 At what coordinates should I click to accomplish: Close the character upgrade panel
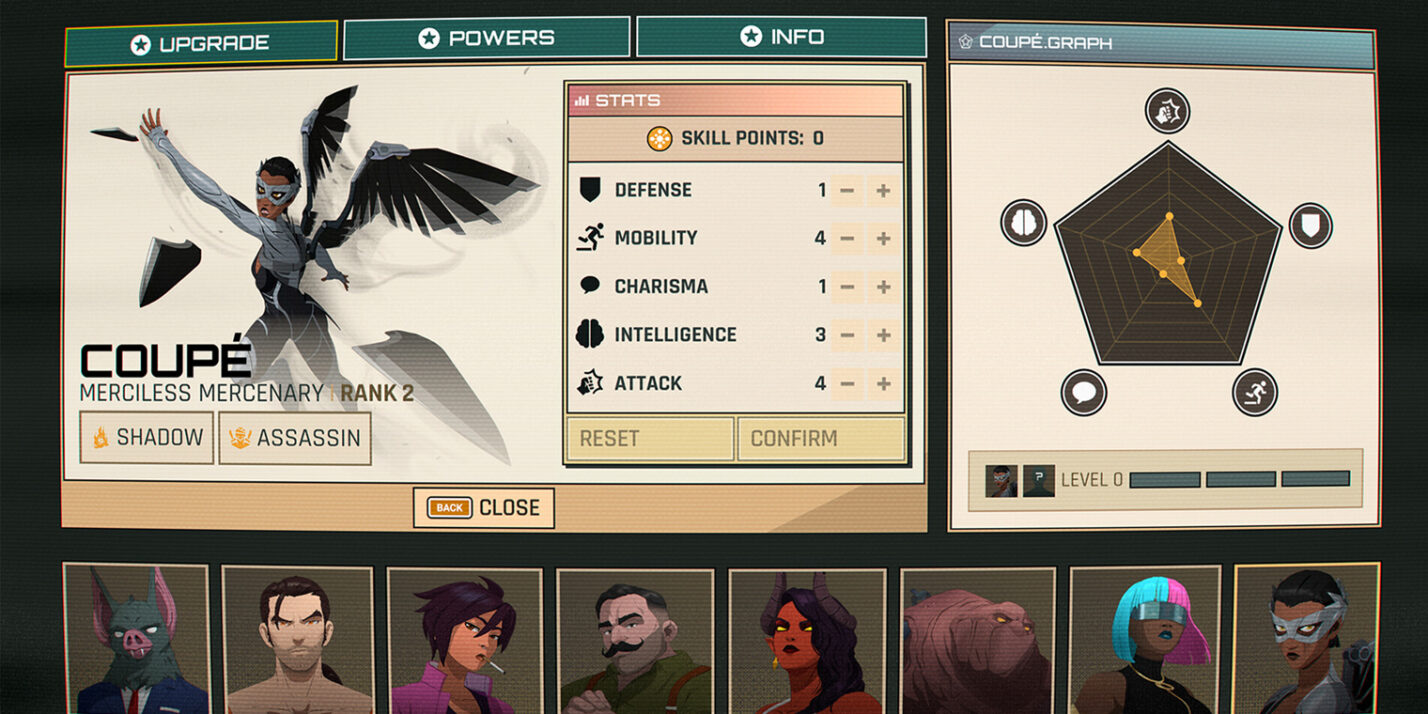(x=484, y=508)
